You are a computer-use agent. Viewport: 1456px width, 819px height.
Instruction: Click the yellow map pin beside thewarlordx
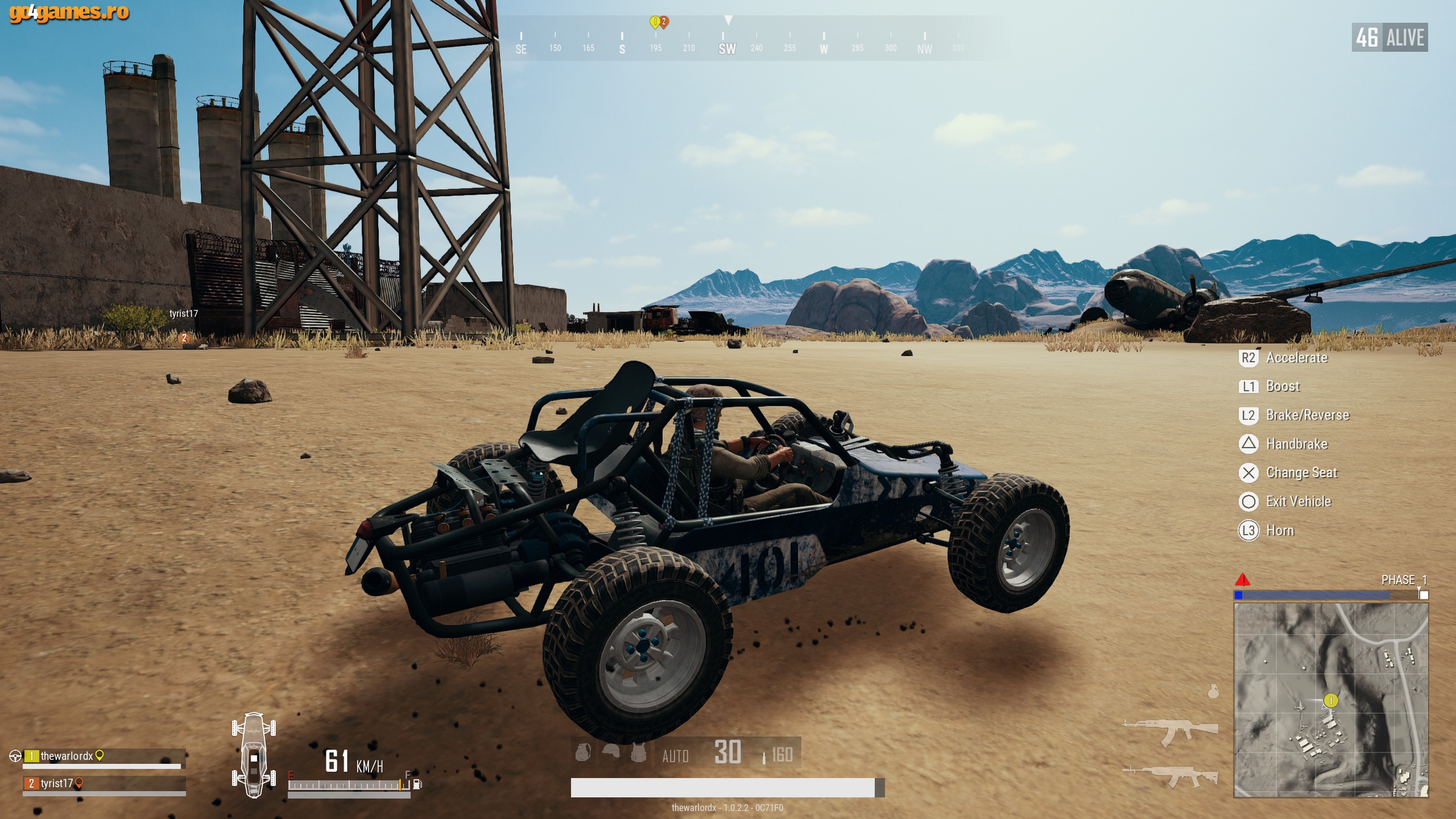click(x=99, y=755)
